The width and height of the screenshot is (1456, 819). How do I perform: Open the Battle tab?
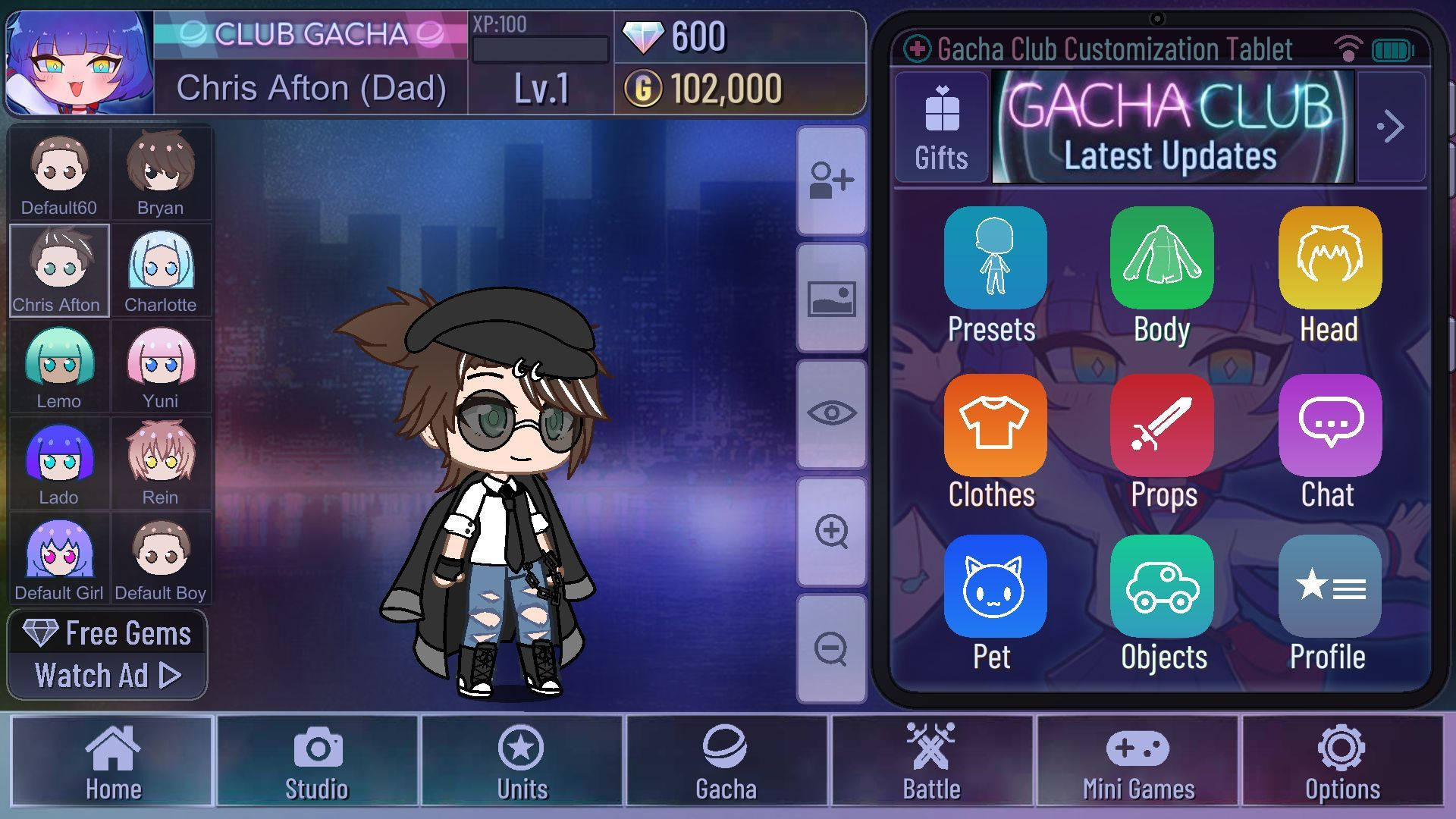click(x=931, y=761)
